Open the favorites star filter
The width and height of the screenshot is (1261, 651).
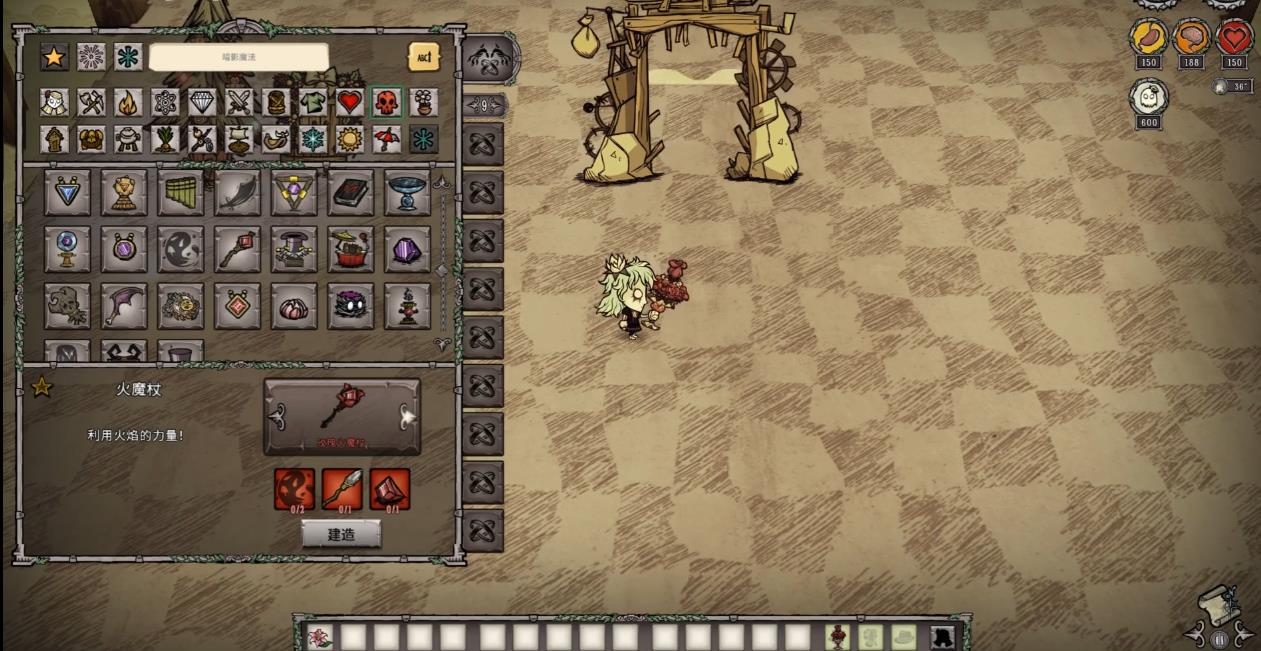[54, 57]
